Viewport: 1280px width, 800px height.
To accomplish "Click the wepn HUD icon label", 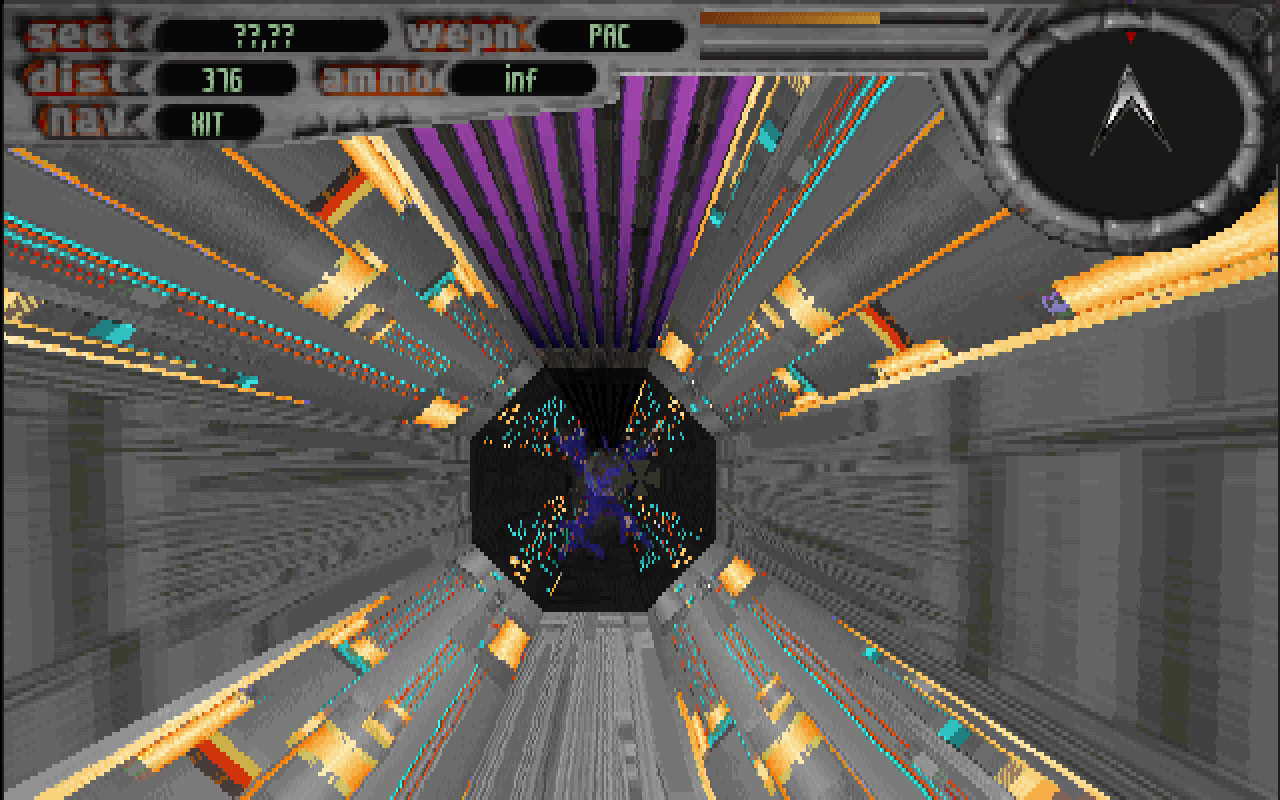I will tap(468, 33).
